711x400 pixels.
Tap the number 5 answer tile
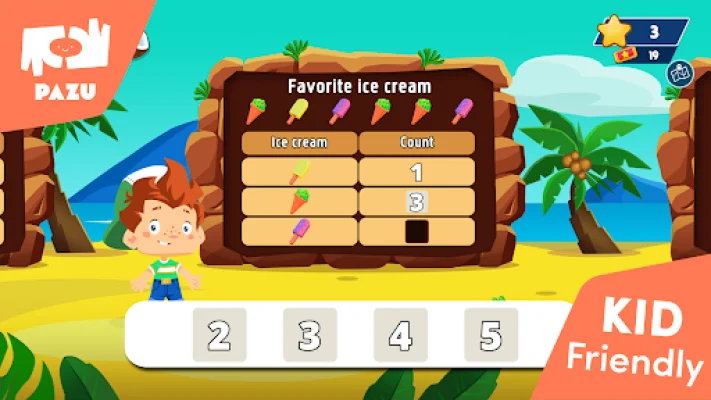point(490,335)
